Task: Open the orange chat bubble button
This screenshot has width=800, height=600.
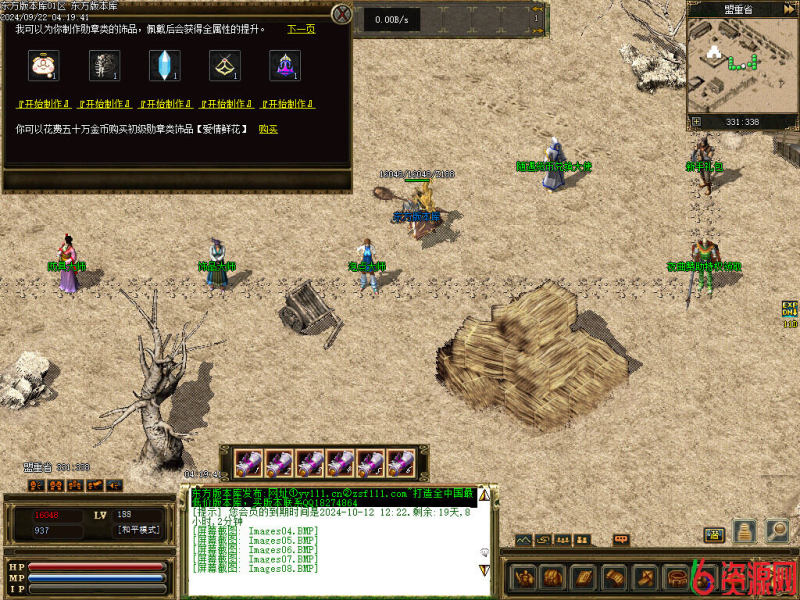Action: (x=621, y=540)
